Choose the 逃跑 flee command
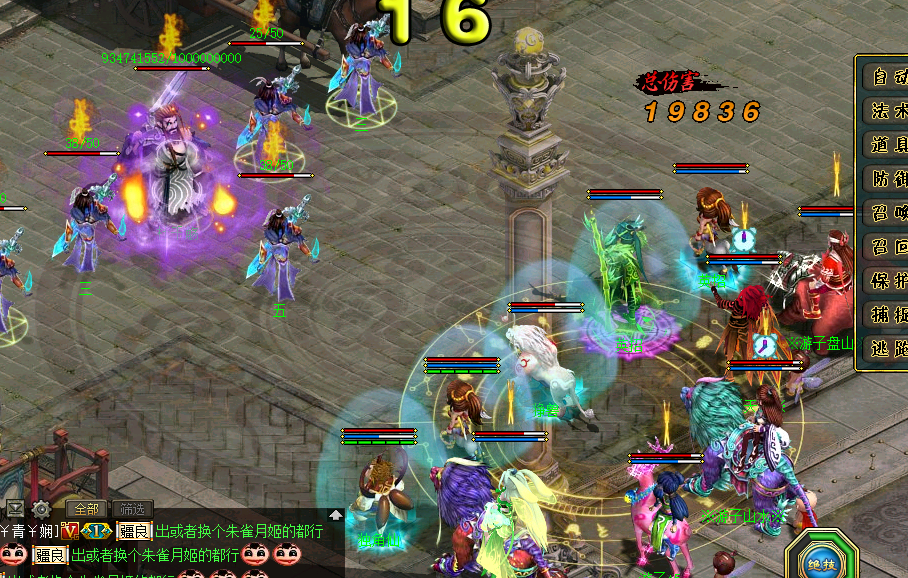 [886, 349]
